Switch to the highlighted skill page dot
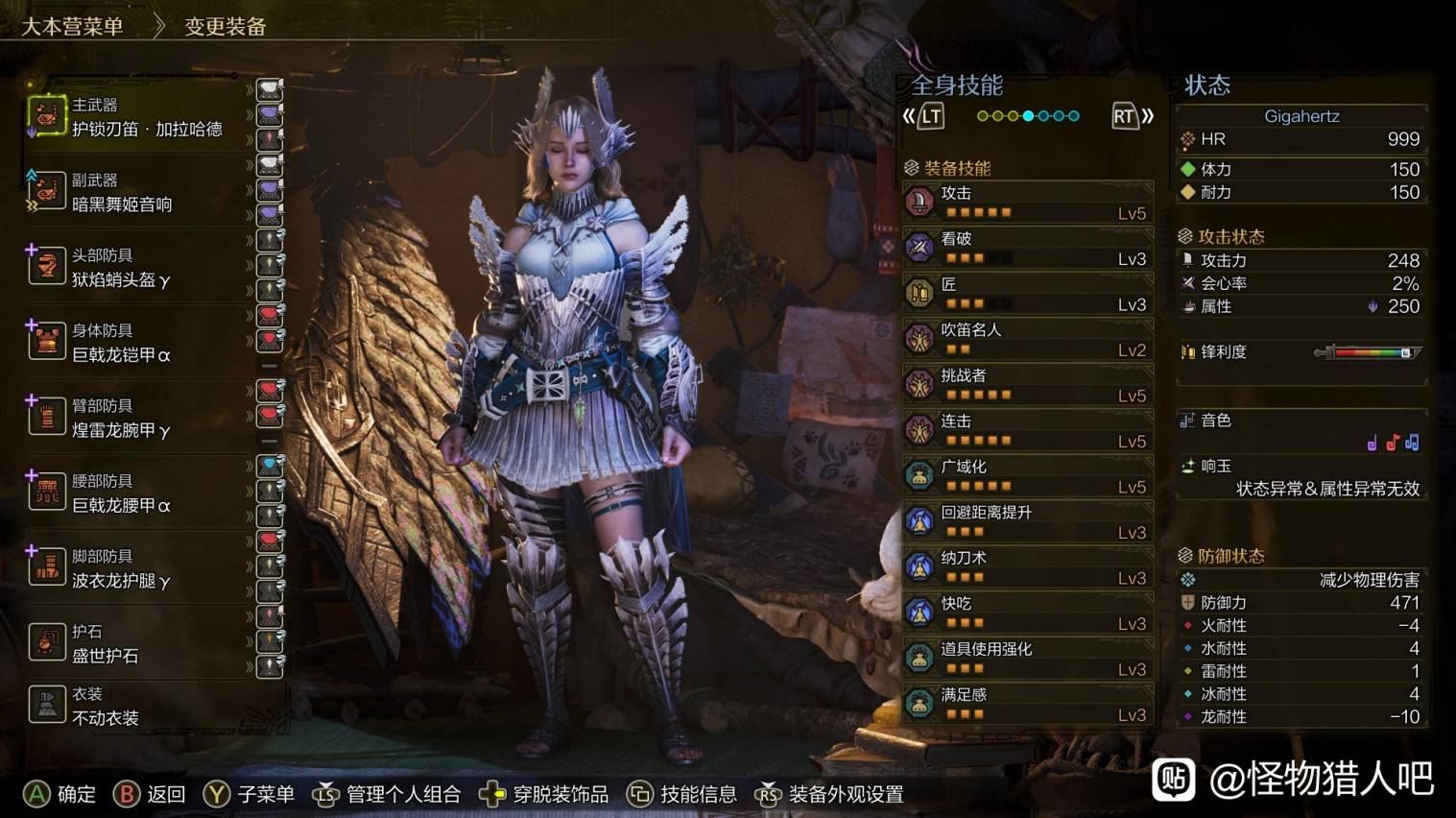The height and width of the screenshot is (818, 1456). tap(1028, 116)
